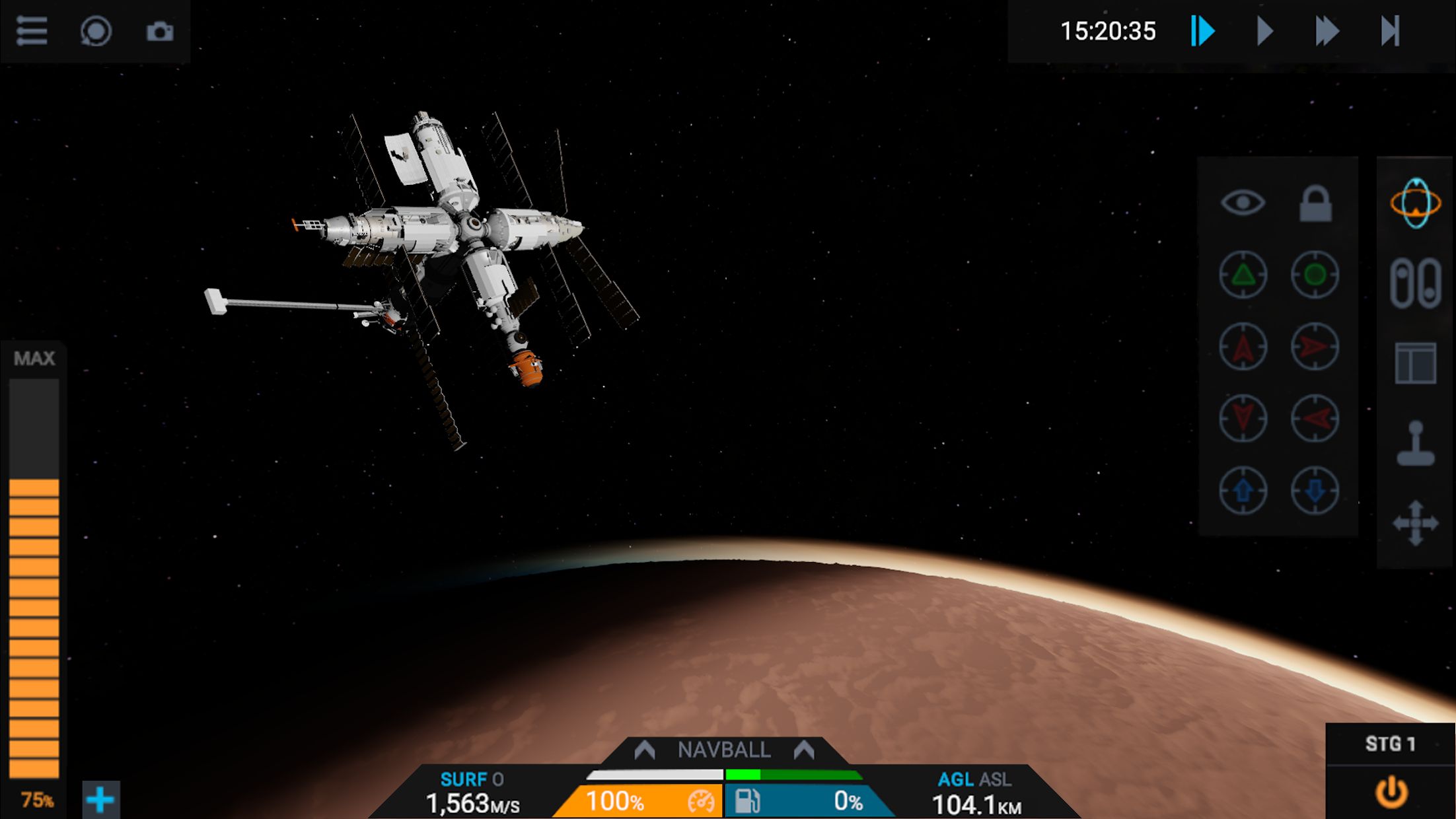Point craft prograde with green triangle
1456x819 pixels.
1243,274
